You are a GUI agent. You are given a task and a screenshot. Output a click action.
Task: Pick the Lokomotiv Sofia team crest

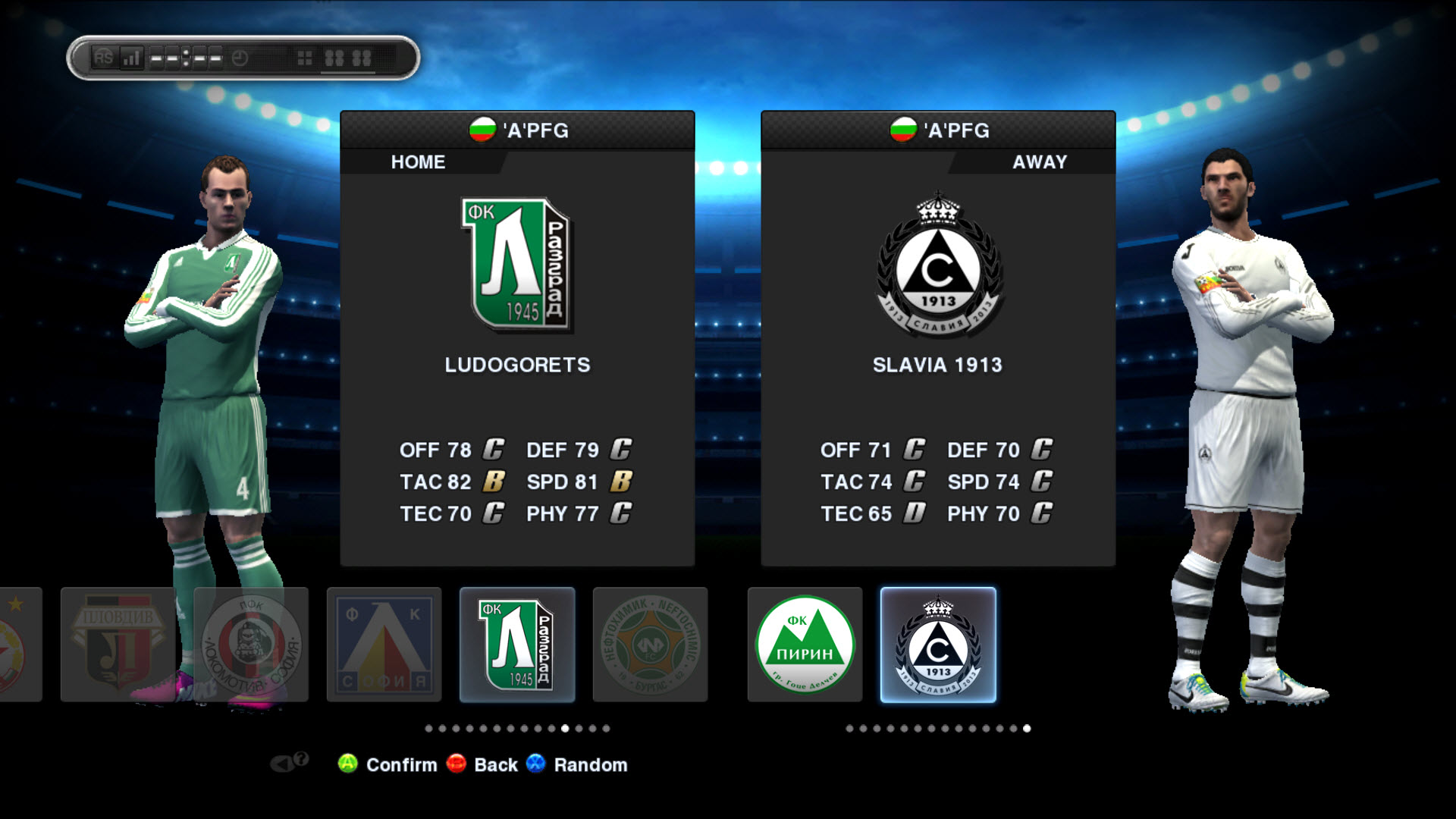click(251, 645)
